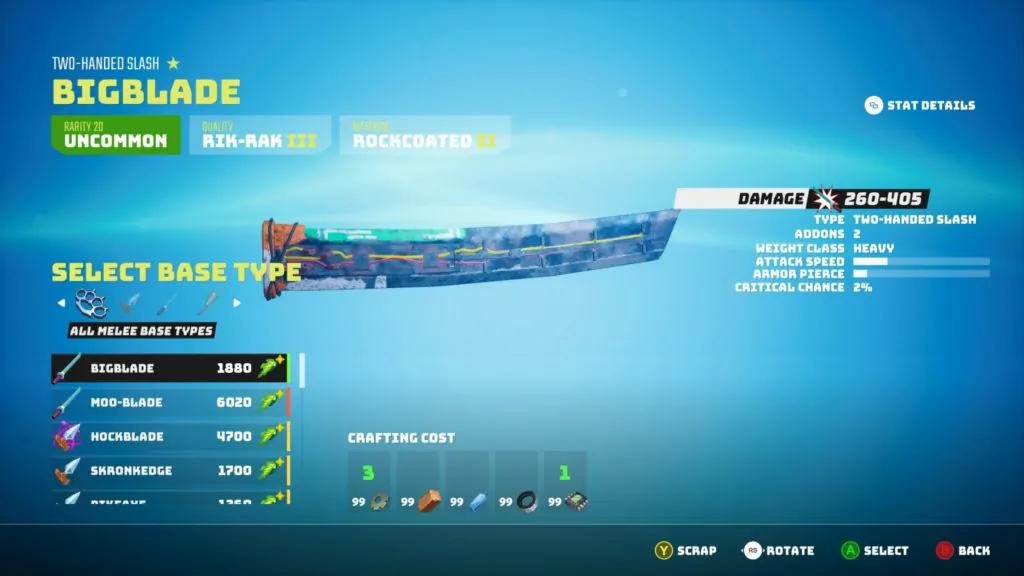This screenshot has width=1024, height=576.
Task: Click the Scrap button
Action: pos(686,550)
